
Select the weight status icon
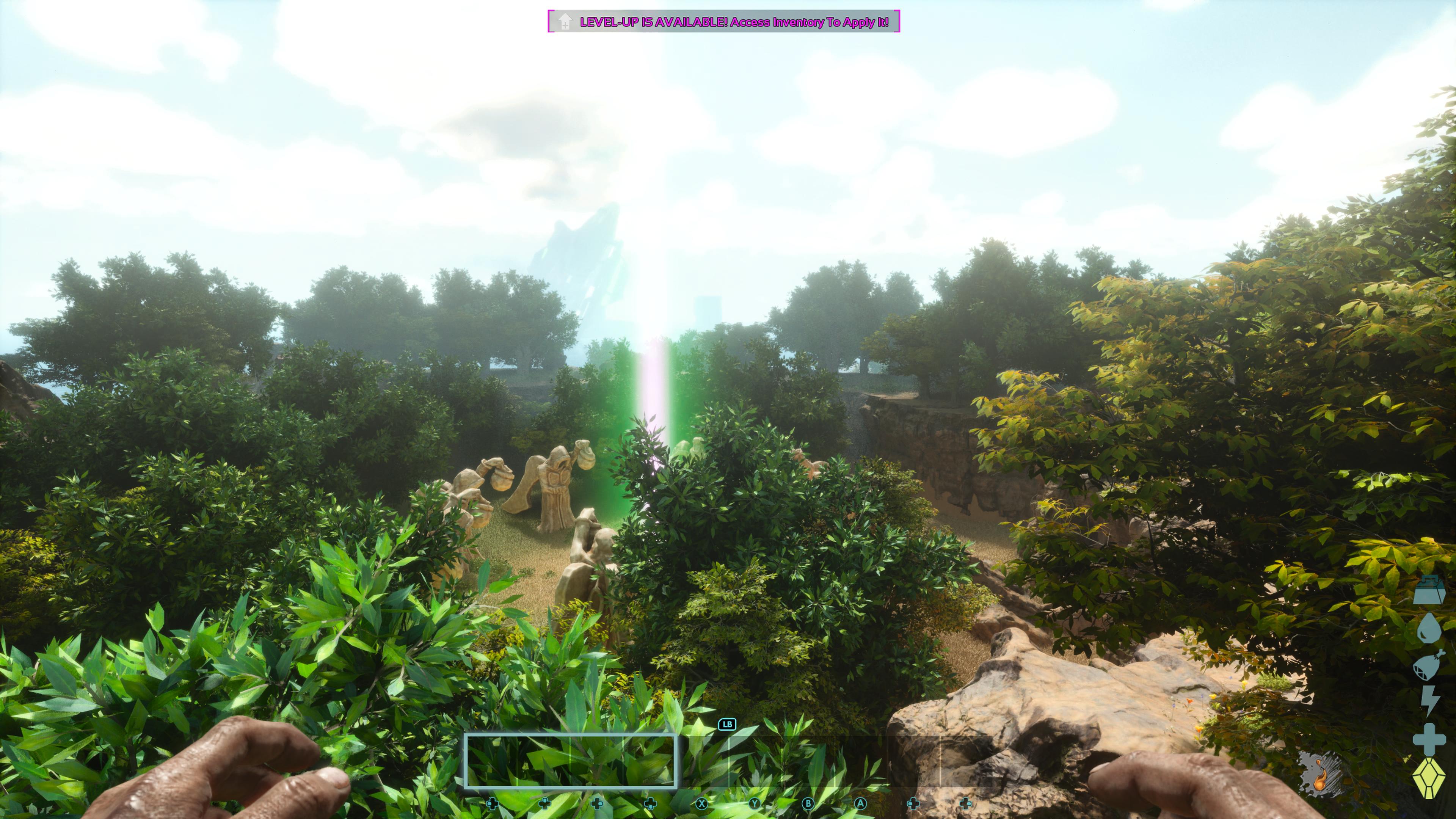click(x=1429, y=591)
